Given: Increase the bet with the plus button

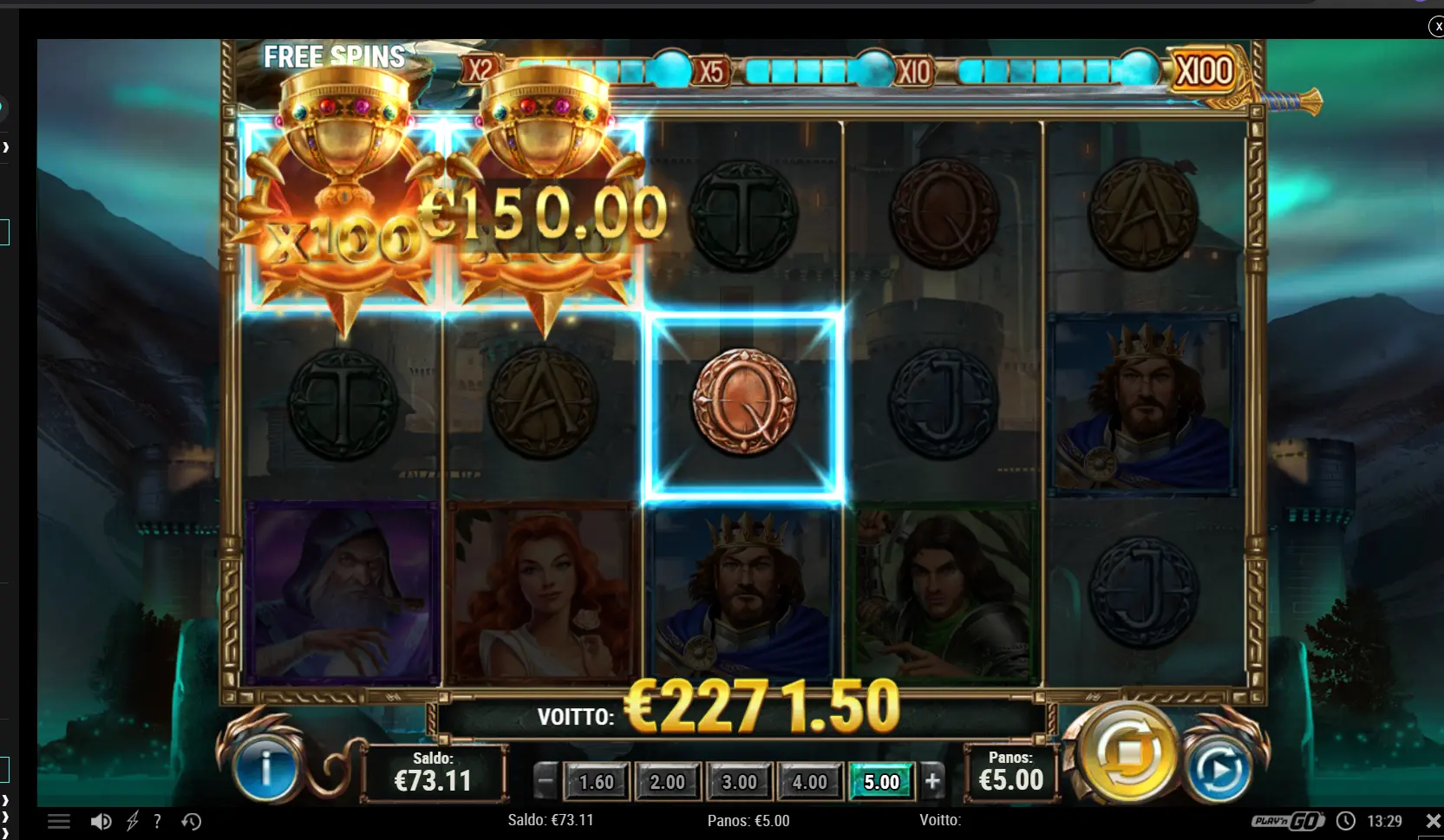Looking at the screenshot, I should coord(932,782).
